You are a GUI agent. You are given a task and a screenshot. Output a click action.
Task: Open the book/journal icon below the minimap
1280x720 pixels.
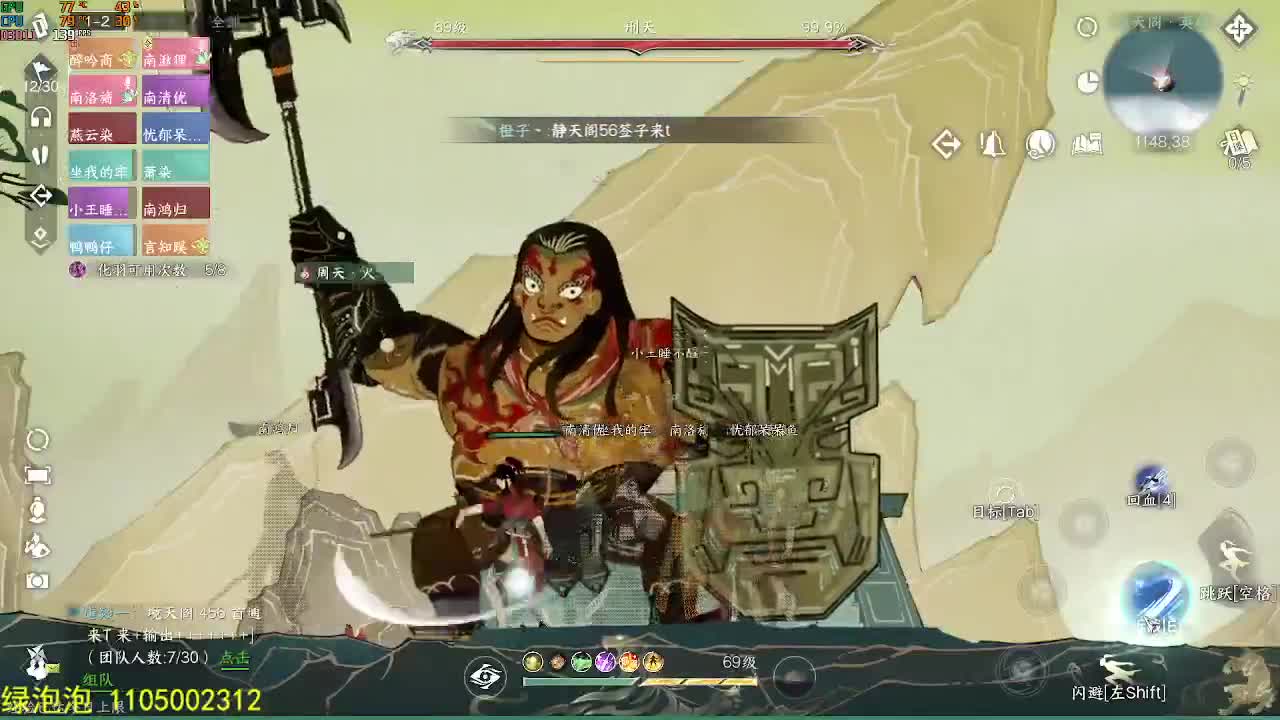[x=1087, y=145]
